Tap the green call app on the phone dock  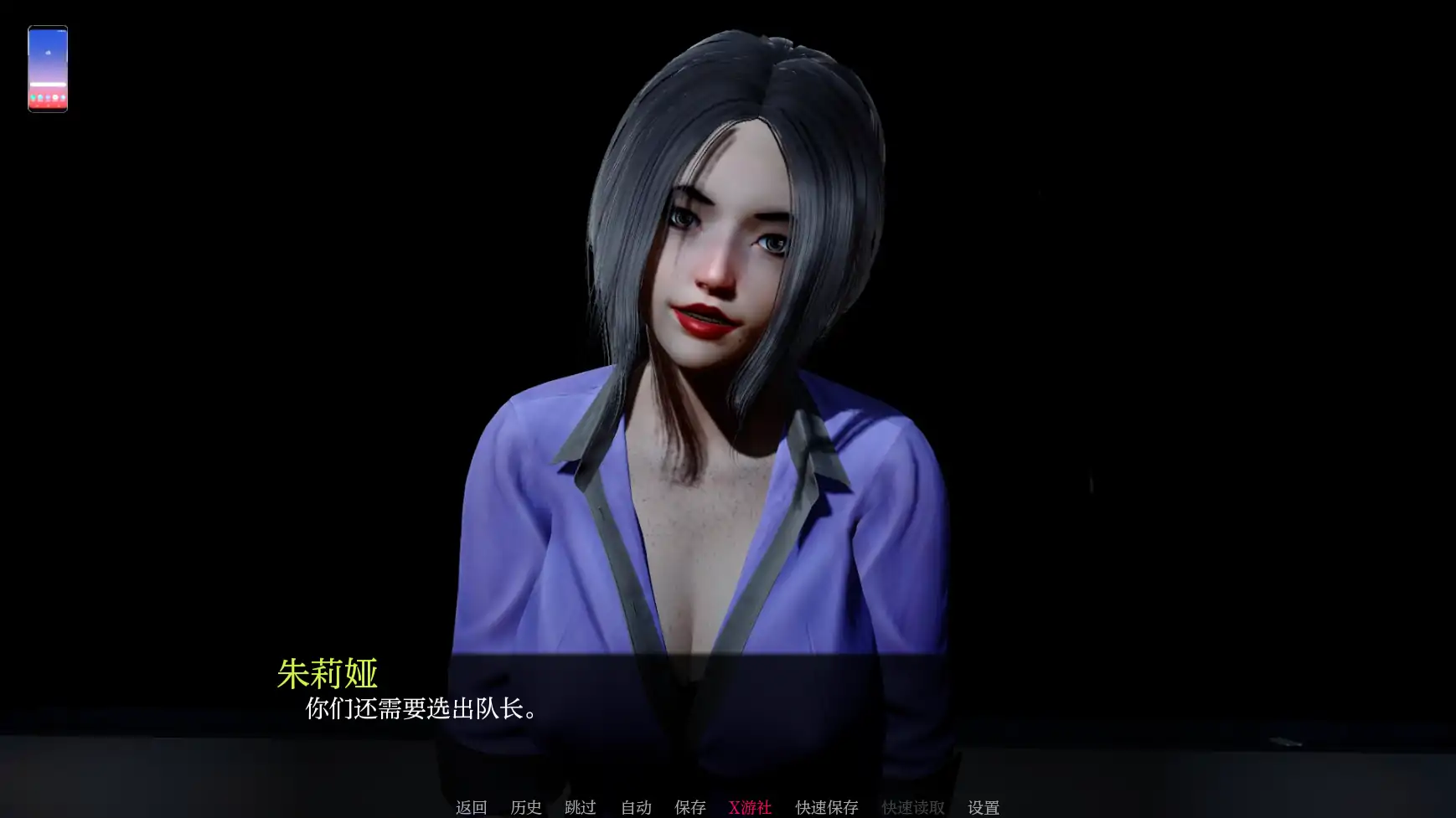point(32,97)
